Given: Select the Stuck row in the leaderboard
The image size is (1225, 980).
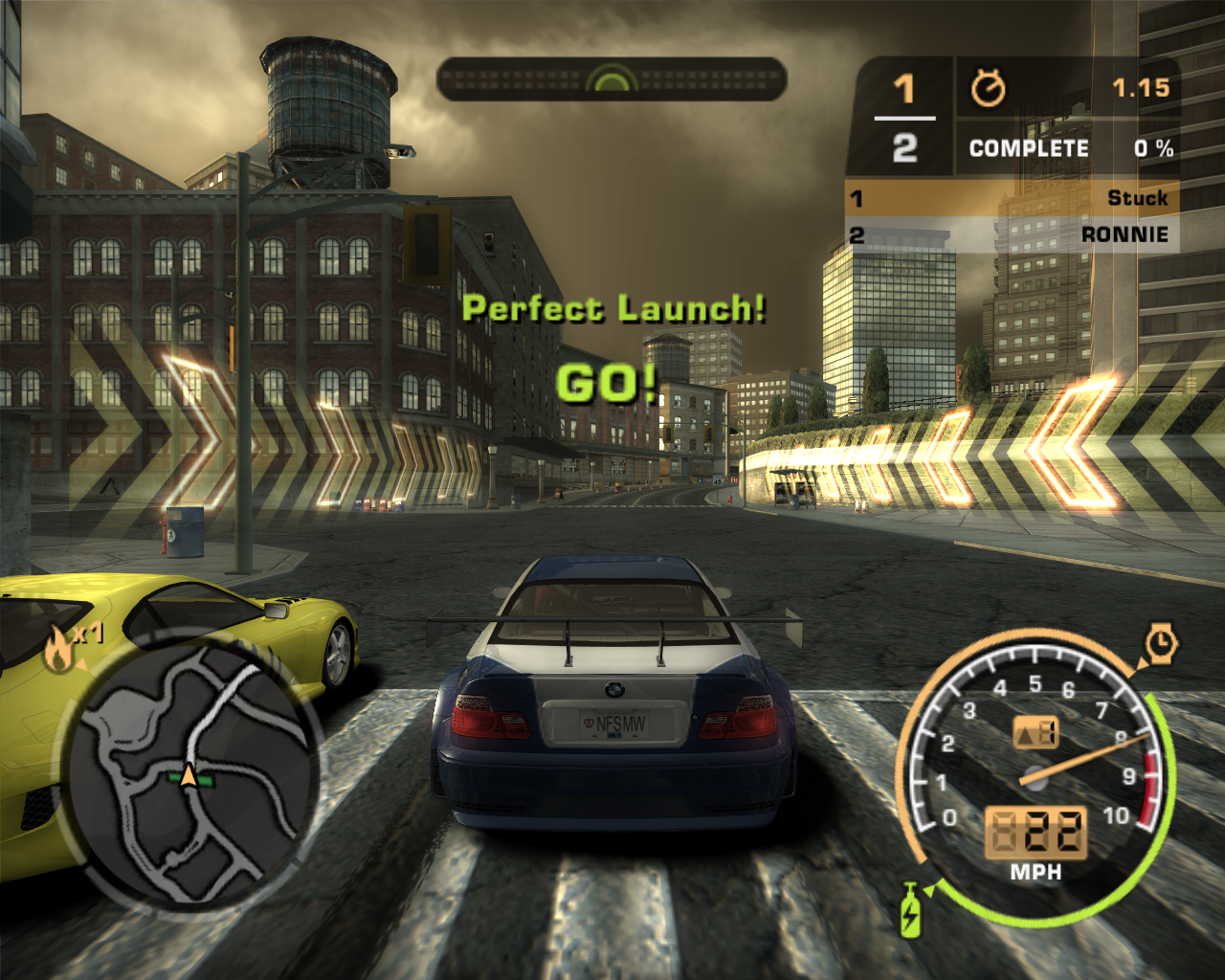Looking at the screenshot, I should [x=1012, y=198].
